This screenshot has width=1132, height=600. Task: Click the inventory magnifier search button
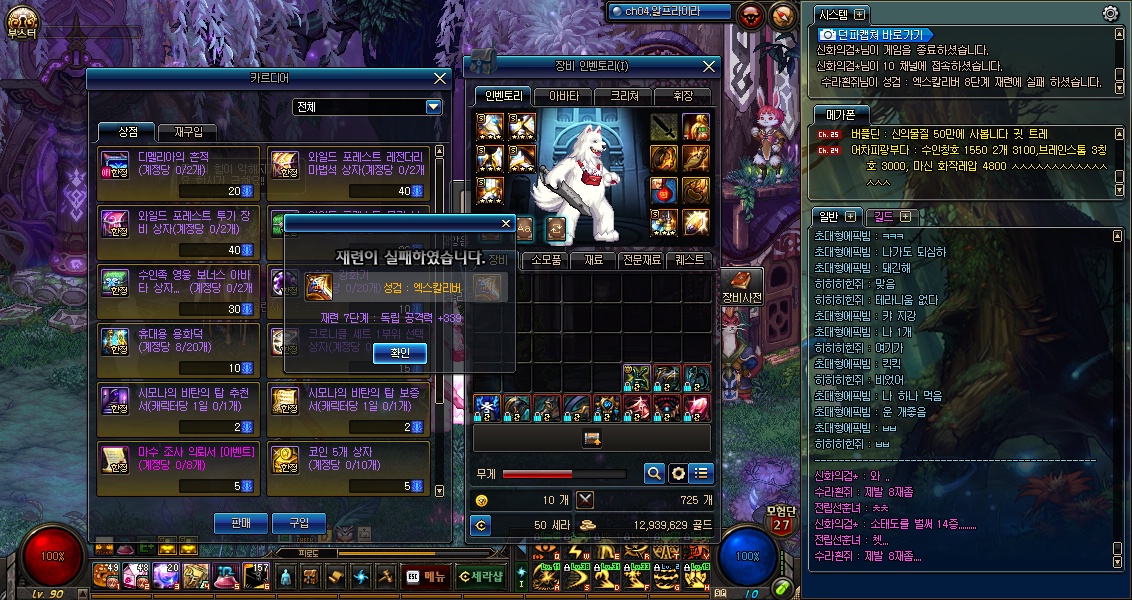tap(654, 473)
